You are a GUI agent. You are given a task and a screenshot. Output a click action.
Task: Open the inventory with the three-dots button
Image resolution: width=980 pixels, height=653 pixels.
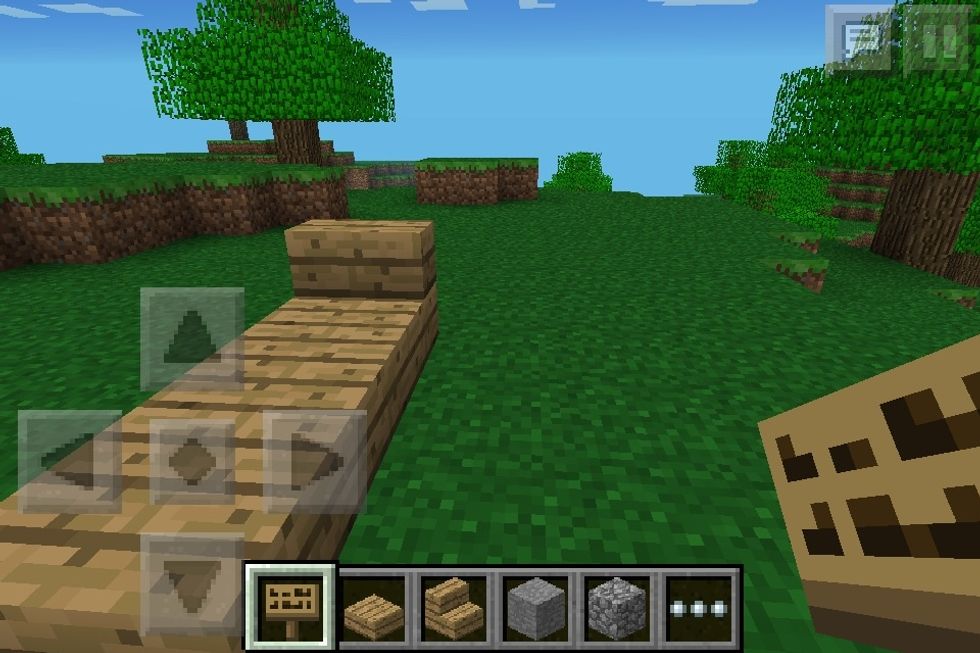coord(700,606)
